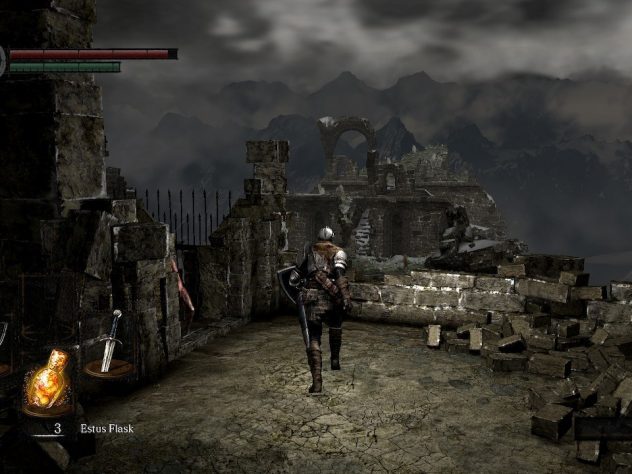This screenshot has height=474, width=632.
Task: Click the equipped sword weapon slot
Action: pos(109,346)
